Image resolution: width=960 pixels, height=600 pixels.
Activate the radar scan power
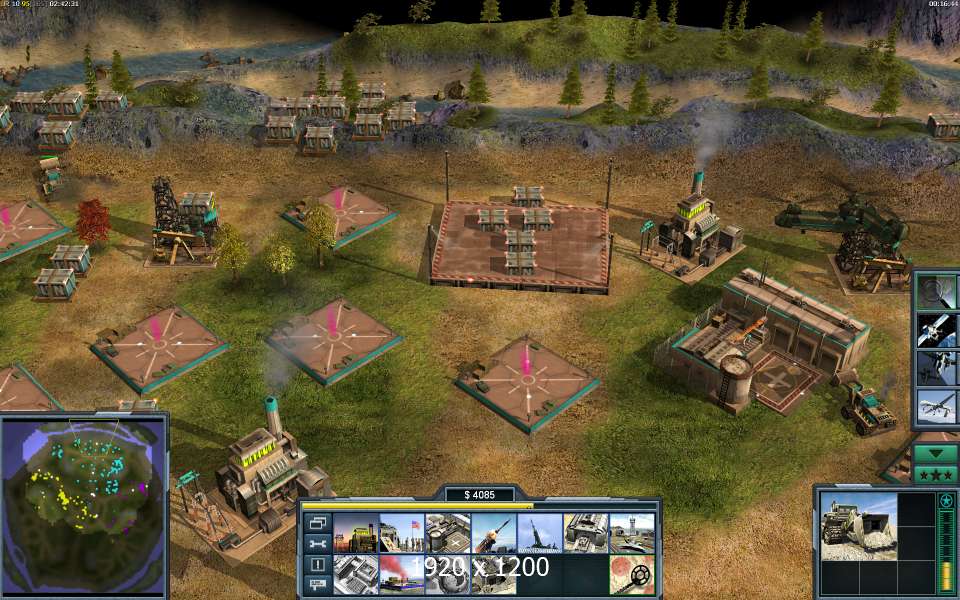click(937, 291)
